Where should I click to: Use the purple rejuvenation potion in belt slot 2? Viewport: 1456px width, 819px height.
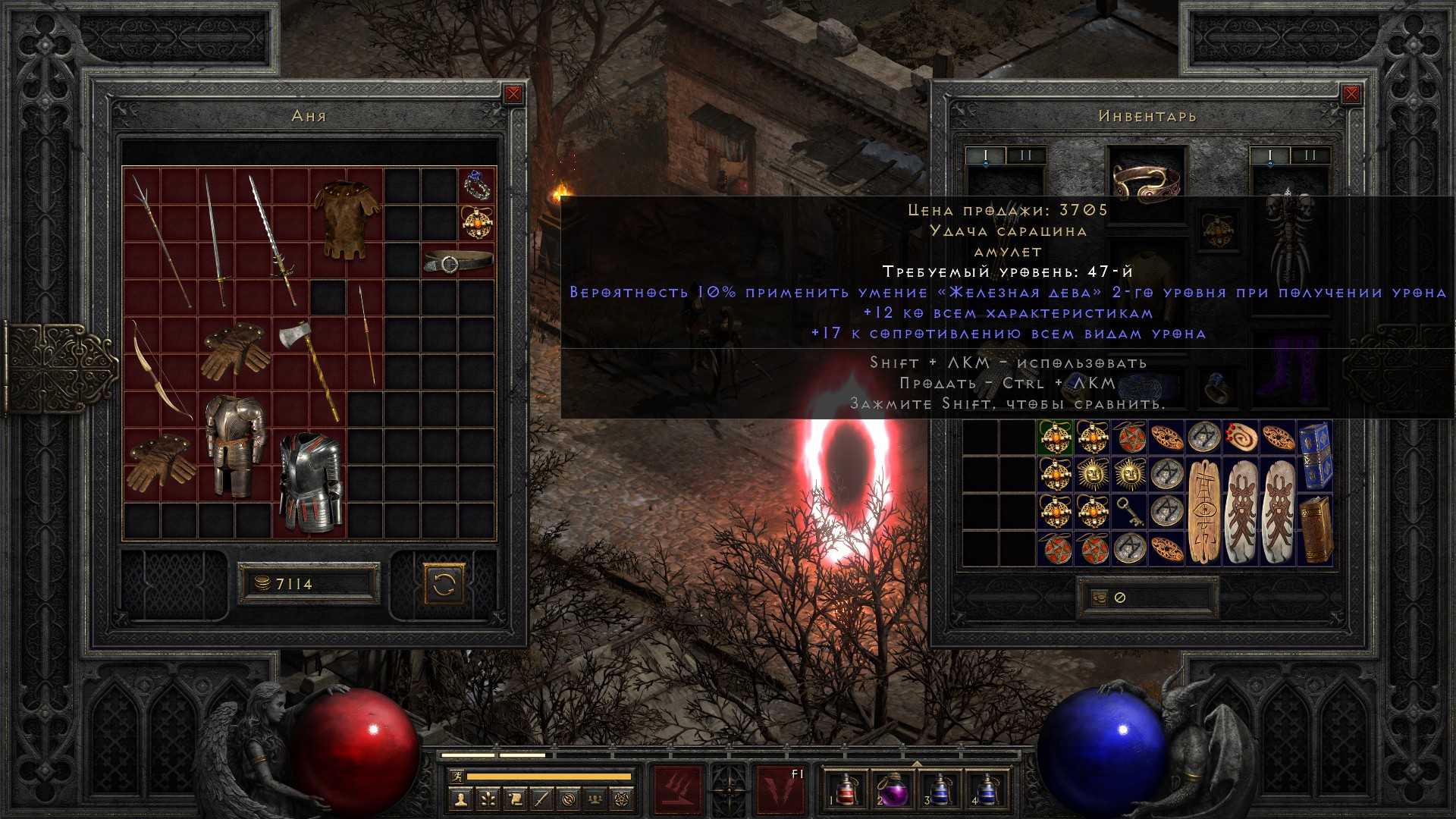pyautogui.click(x=892, y=788)
